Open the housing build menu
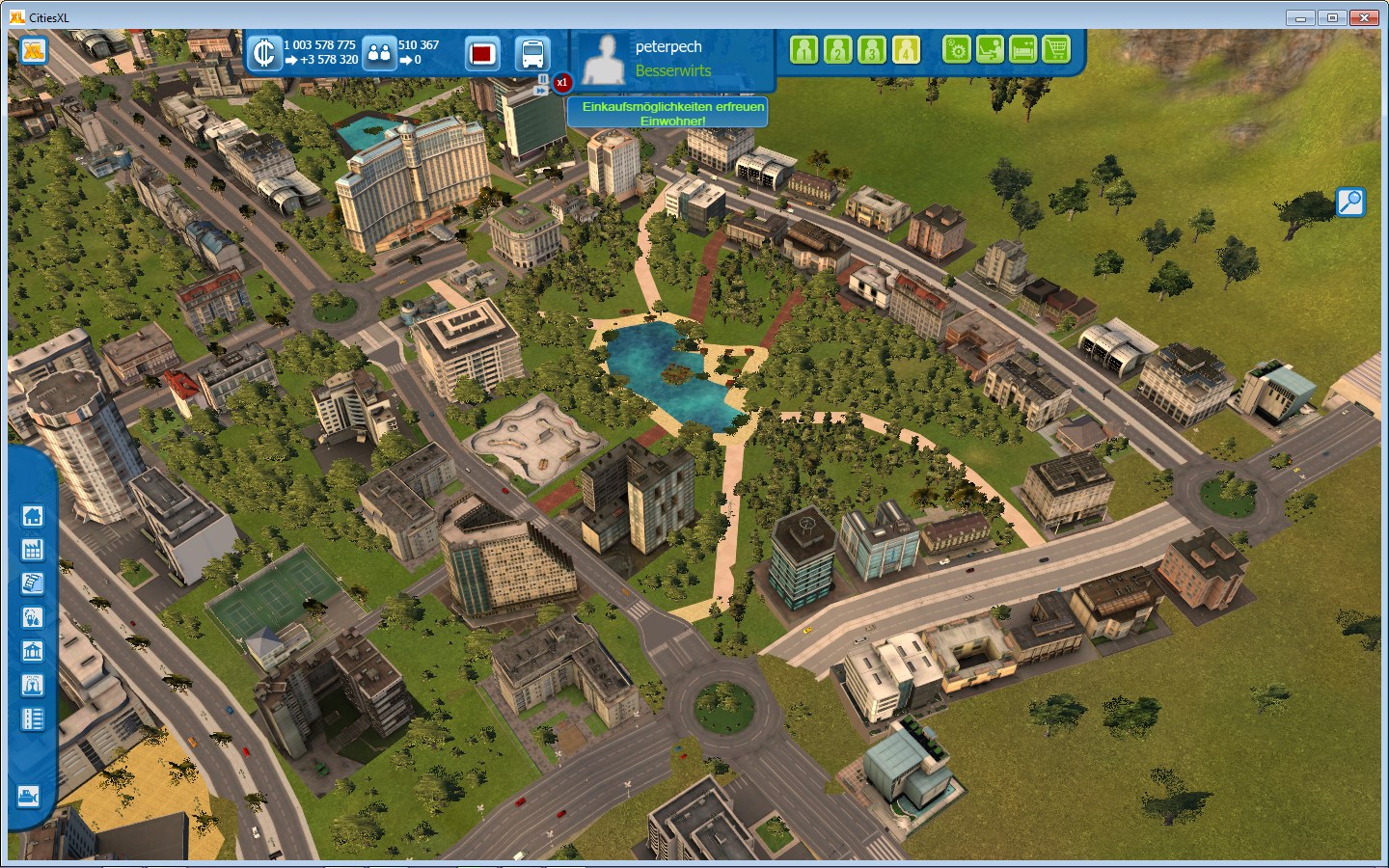Screen dimensions: 1389x868 coord(33,516)
